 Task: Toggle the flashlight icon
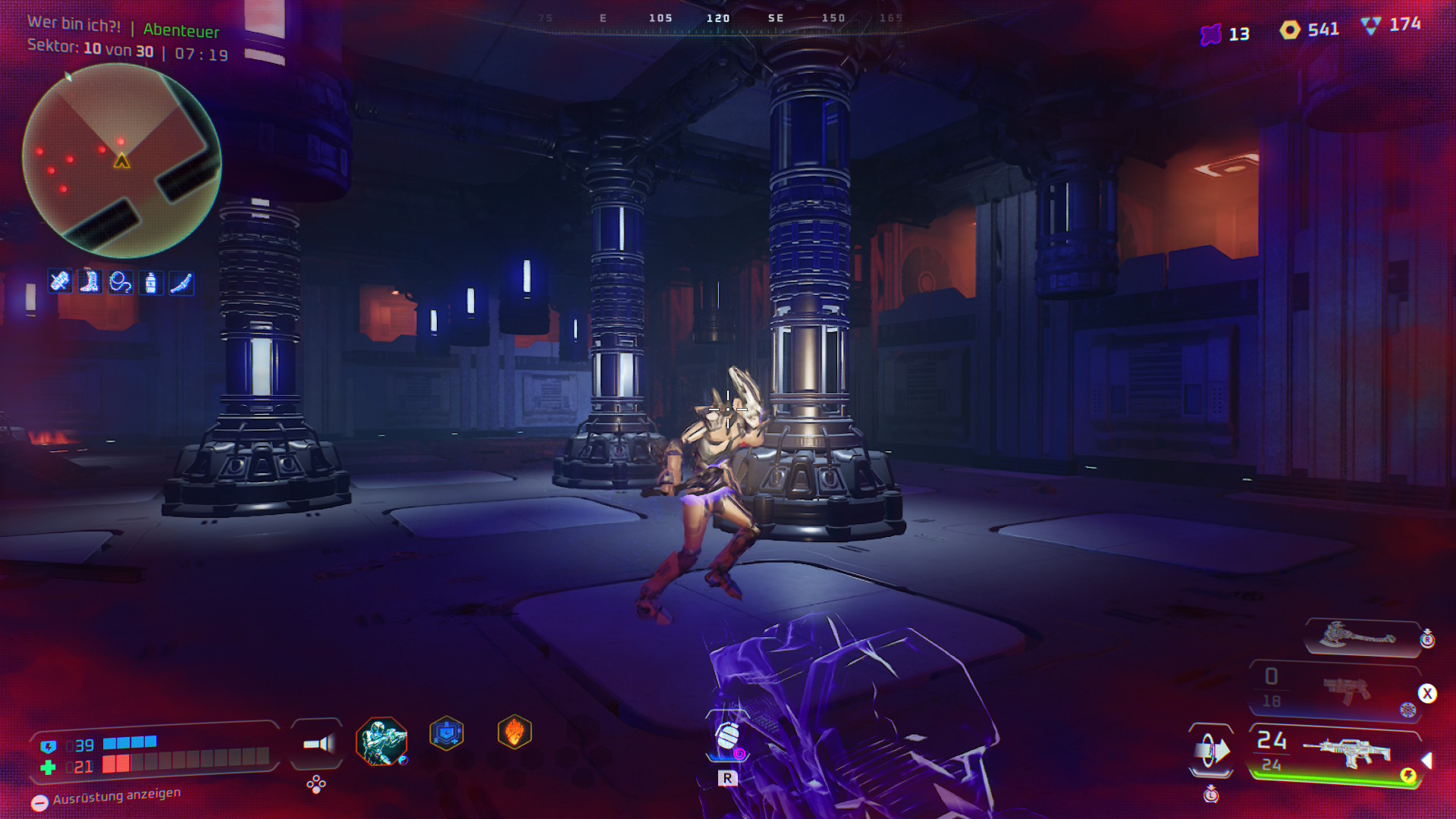[x=318, y=744]
